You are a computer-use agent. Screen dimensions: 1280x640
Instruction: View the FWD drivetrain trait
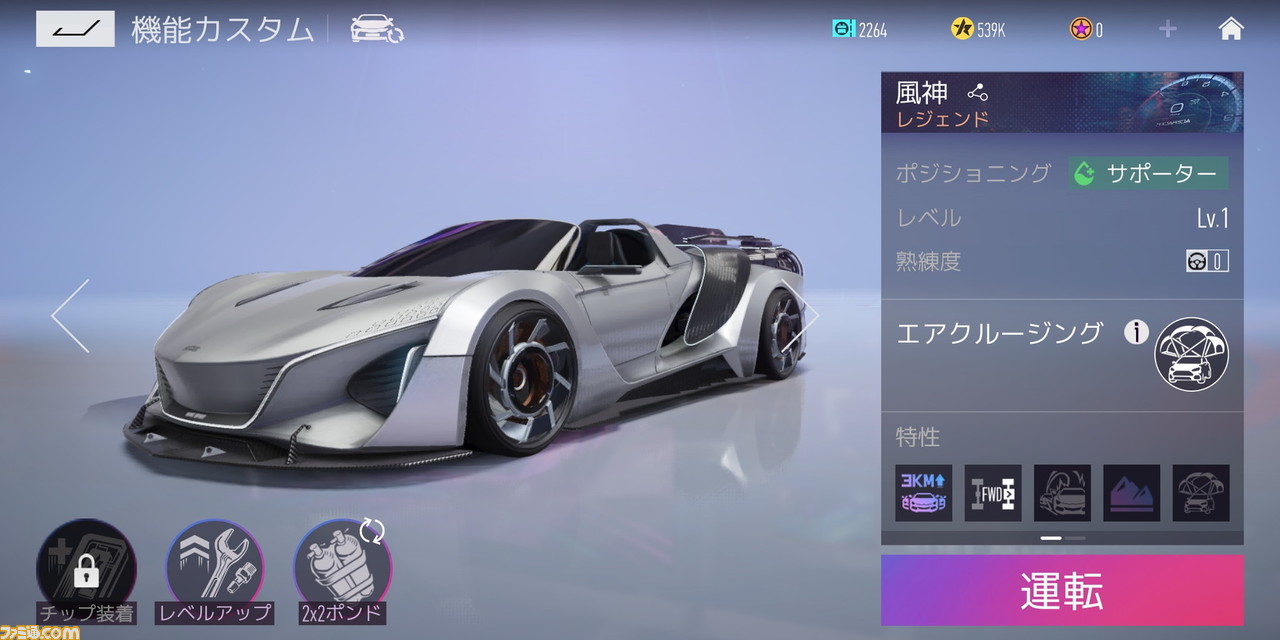point(993,493)
